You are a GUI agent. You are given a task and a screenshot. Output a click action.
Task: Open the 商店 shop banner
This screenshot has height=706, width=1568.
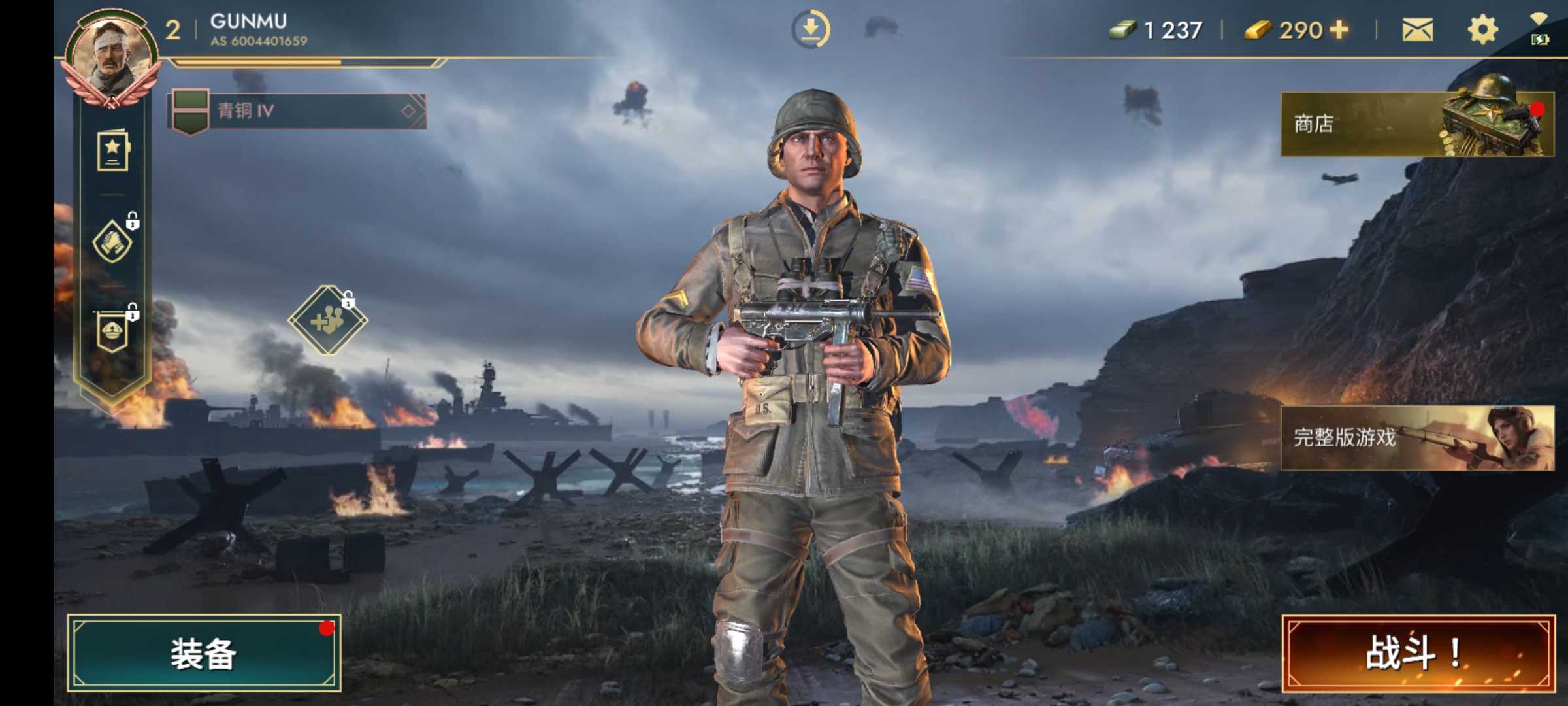click(1416, 124)
